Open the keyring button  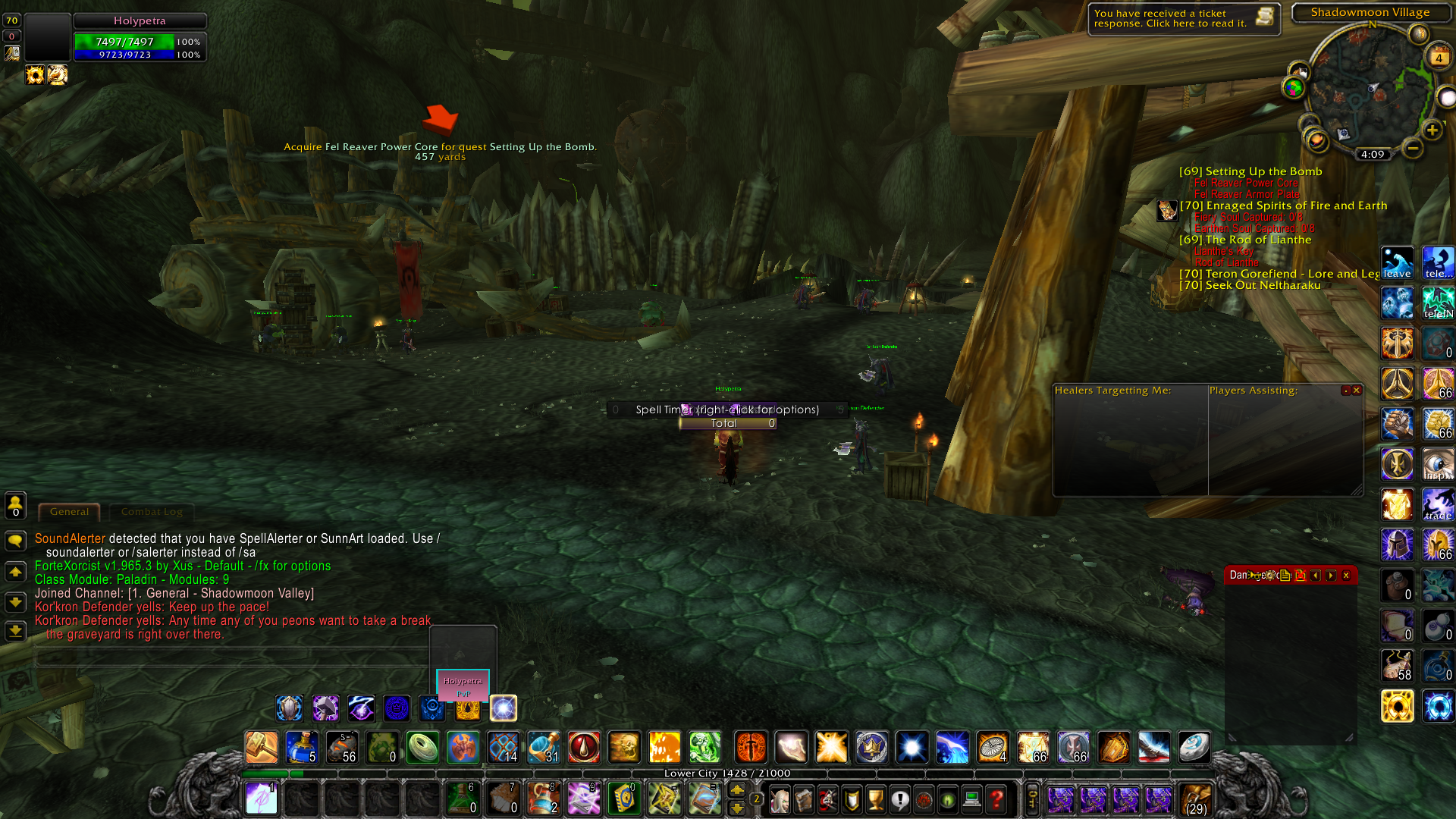click(x=1032, y=799)
